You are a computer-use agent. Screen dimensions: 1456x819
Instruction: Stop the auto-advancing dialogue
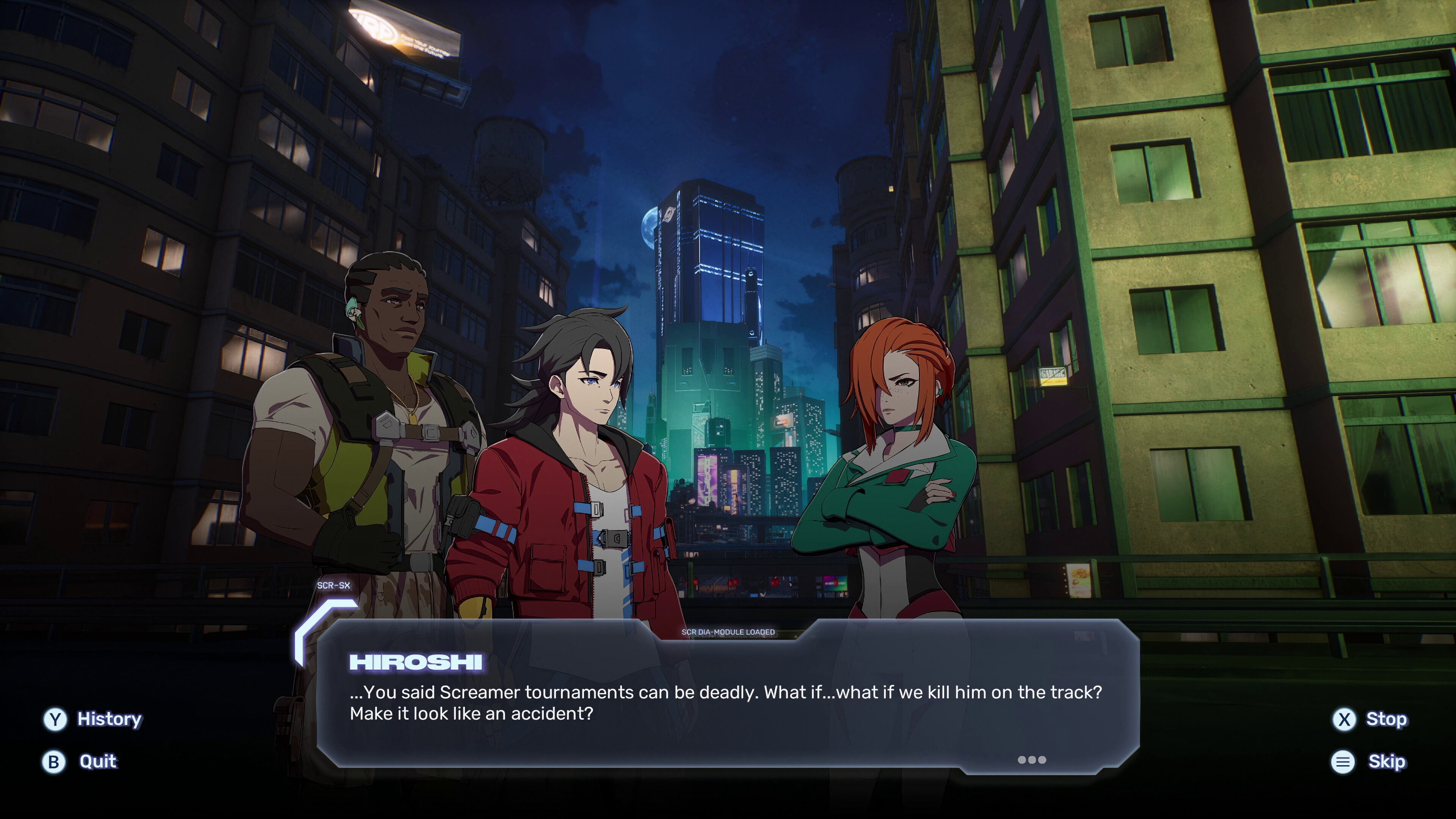click(x=1370, y=719)
